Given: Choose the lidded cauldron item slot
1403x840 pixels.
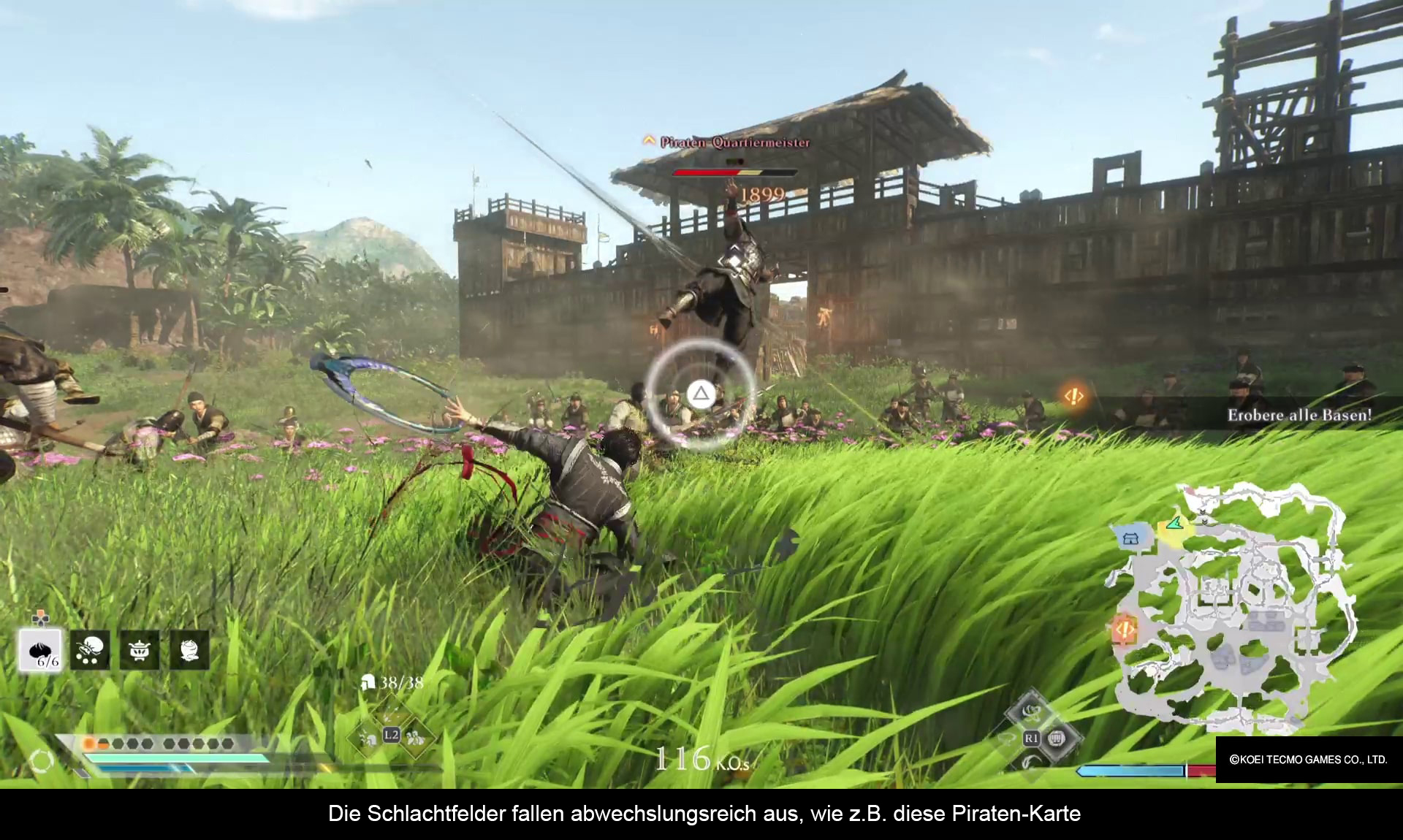Looking at the screenshot, I should point(140,650).
